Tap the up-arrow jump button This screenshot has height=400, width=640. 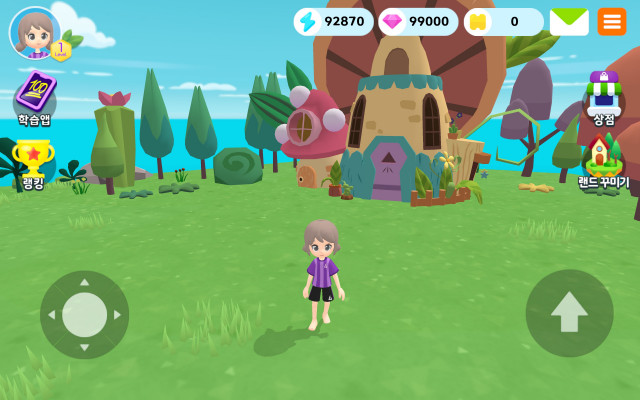click(x=569, y=314)
